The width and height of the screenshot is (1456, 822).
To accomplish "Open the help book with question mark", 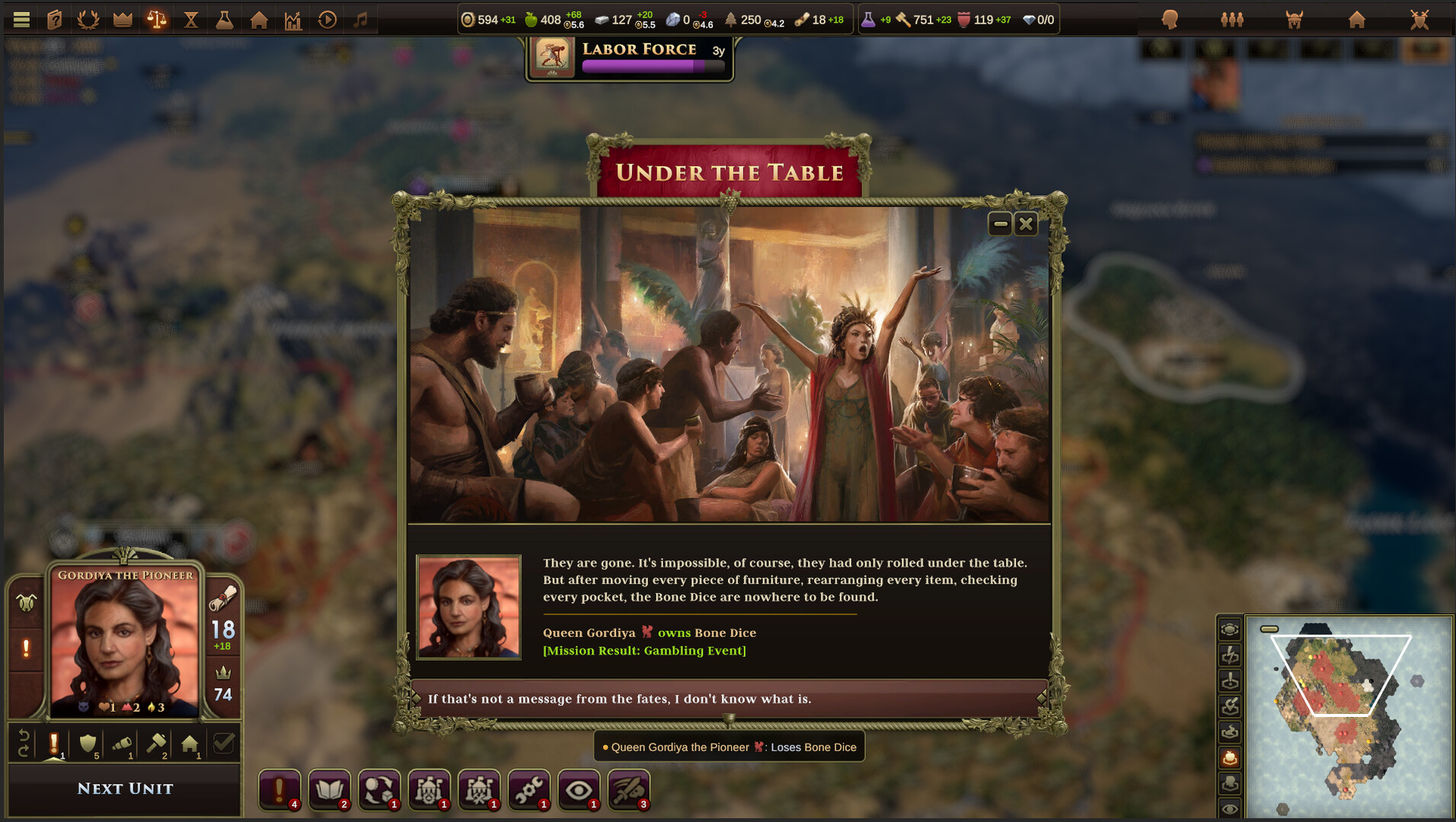I will pos(55,19).
